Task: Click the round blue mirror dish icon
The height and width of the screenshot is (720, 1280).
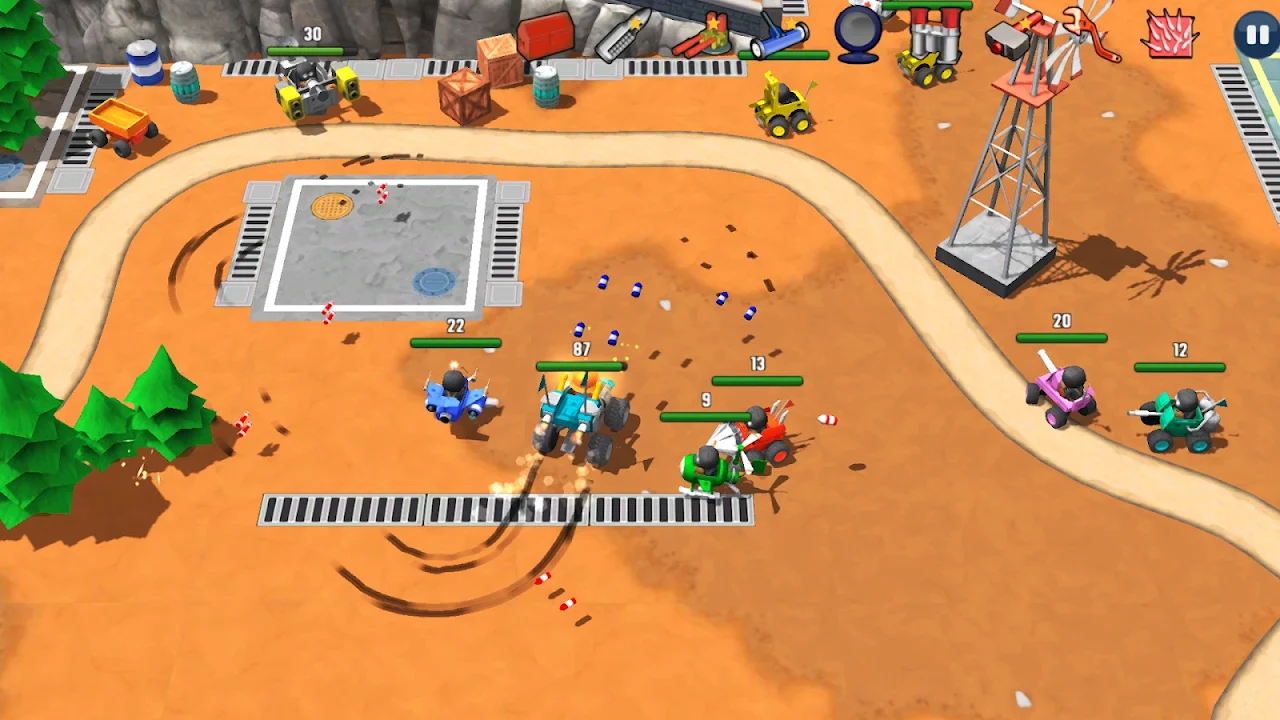Action: click(x=858, y=33)
